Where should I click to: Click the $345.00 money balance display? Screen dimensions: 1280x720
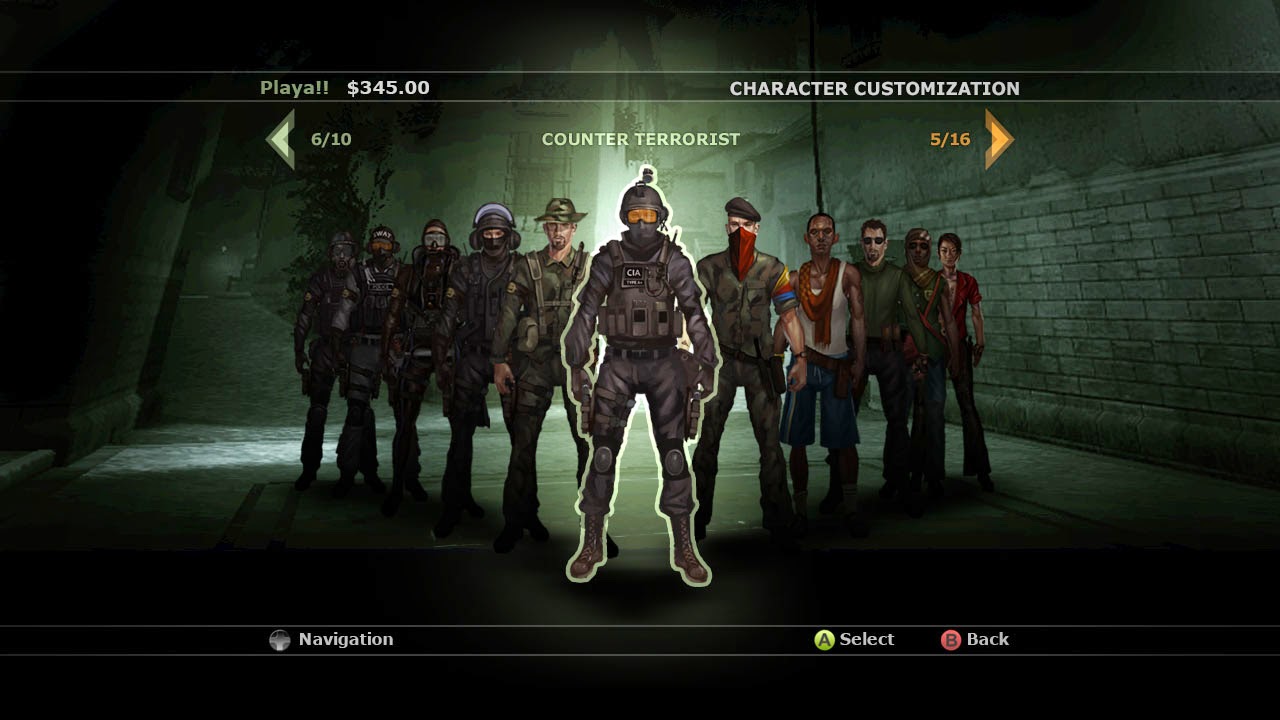pos(391,87)
